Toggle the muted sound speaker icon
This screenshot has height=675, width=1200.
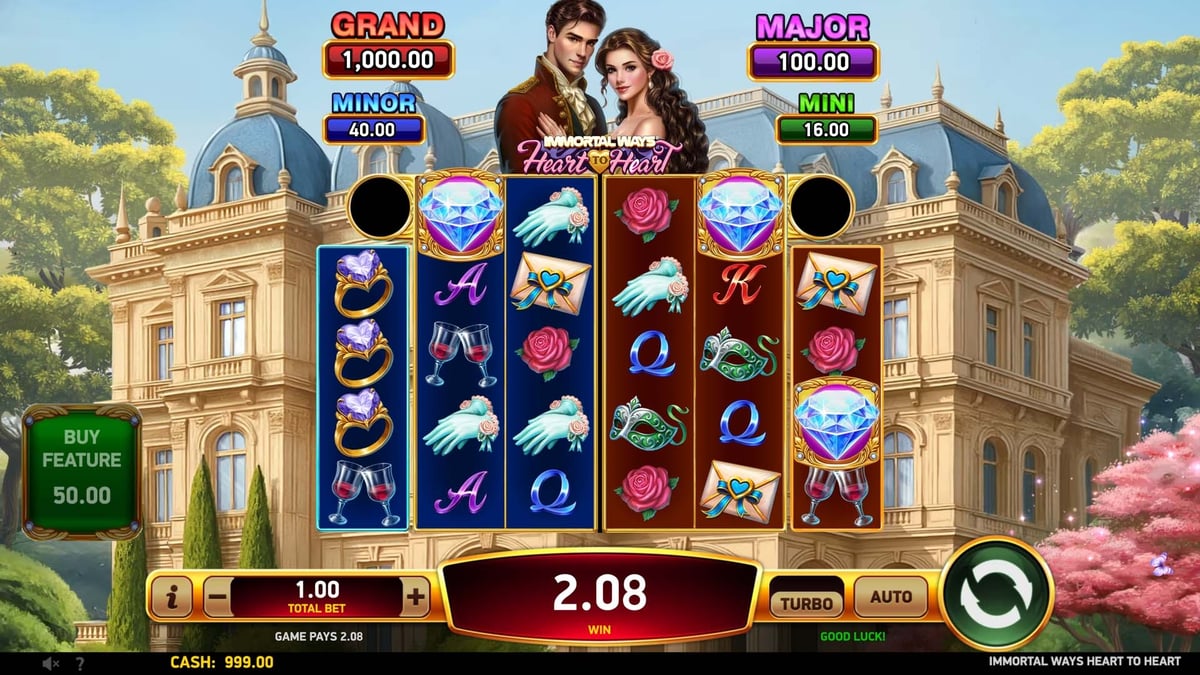[x=51, y=663]
